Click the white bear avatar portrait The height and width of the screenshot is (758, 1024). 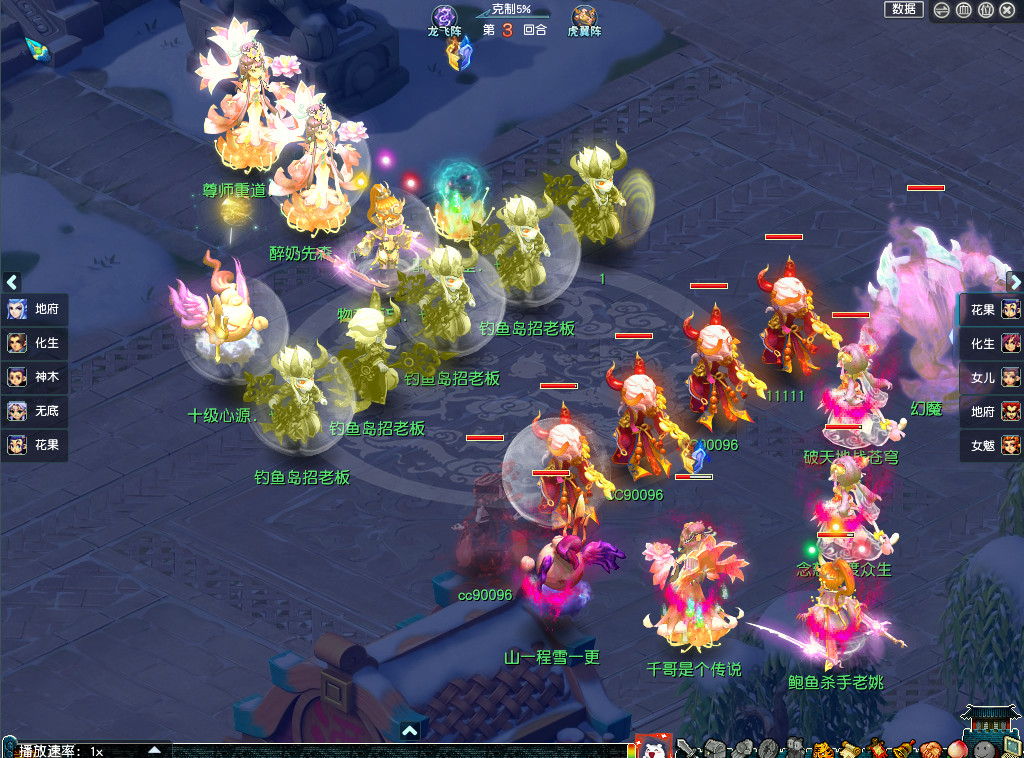[x=654, y=746]
